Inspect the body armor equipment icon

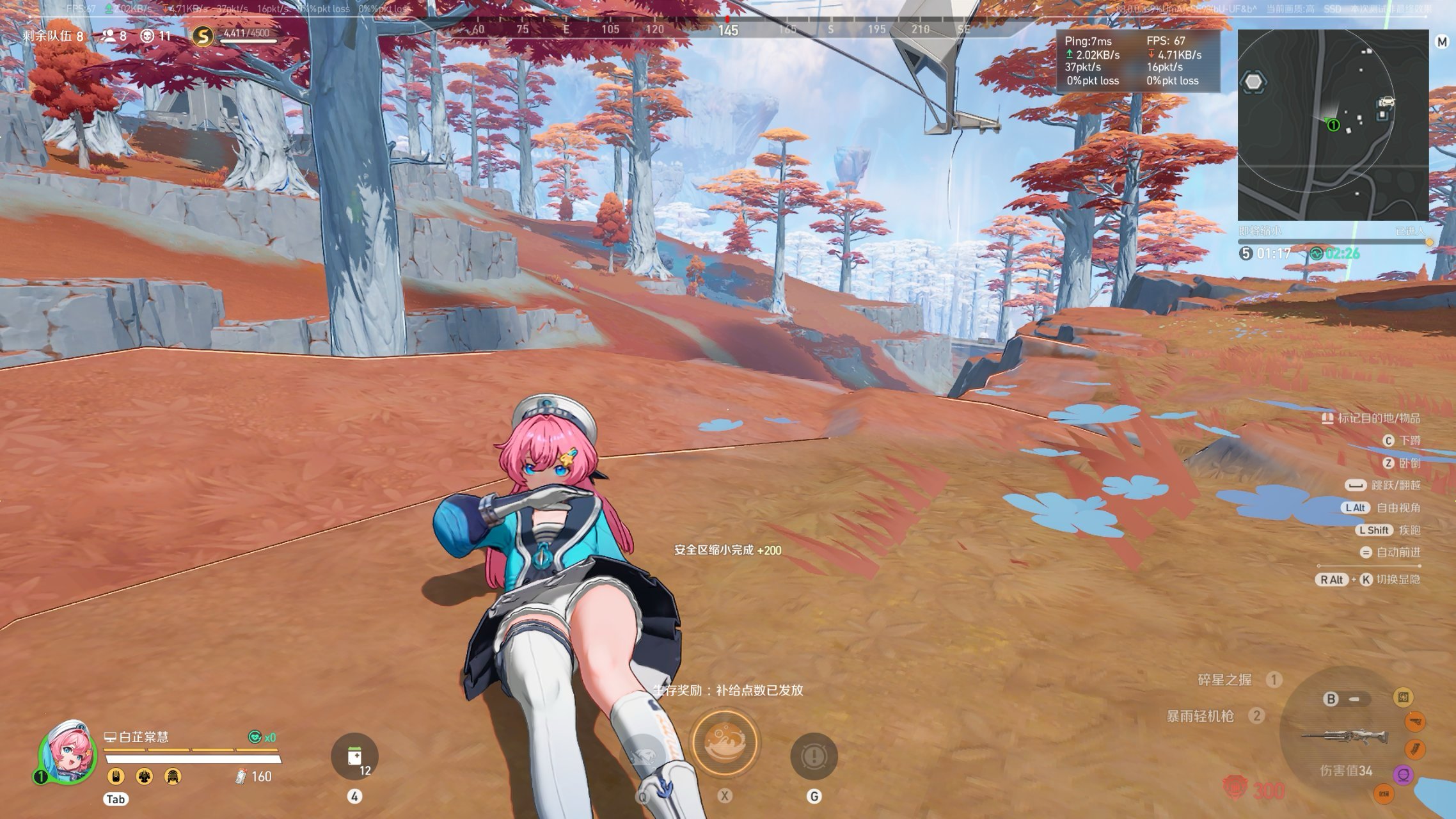[x=145, y=777]
